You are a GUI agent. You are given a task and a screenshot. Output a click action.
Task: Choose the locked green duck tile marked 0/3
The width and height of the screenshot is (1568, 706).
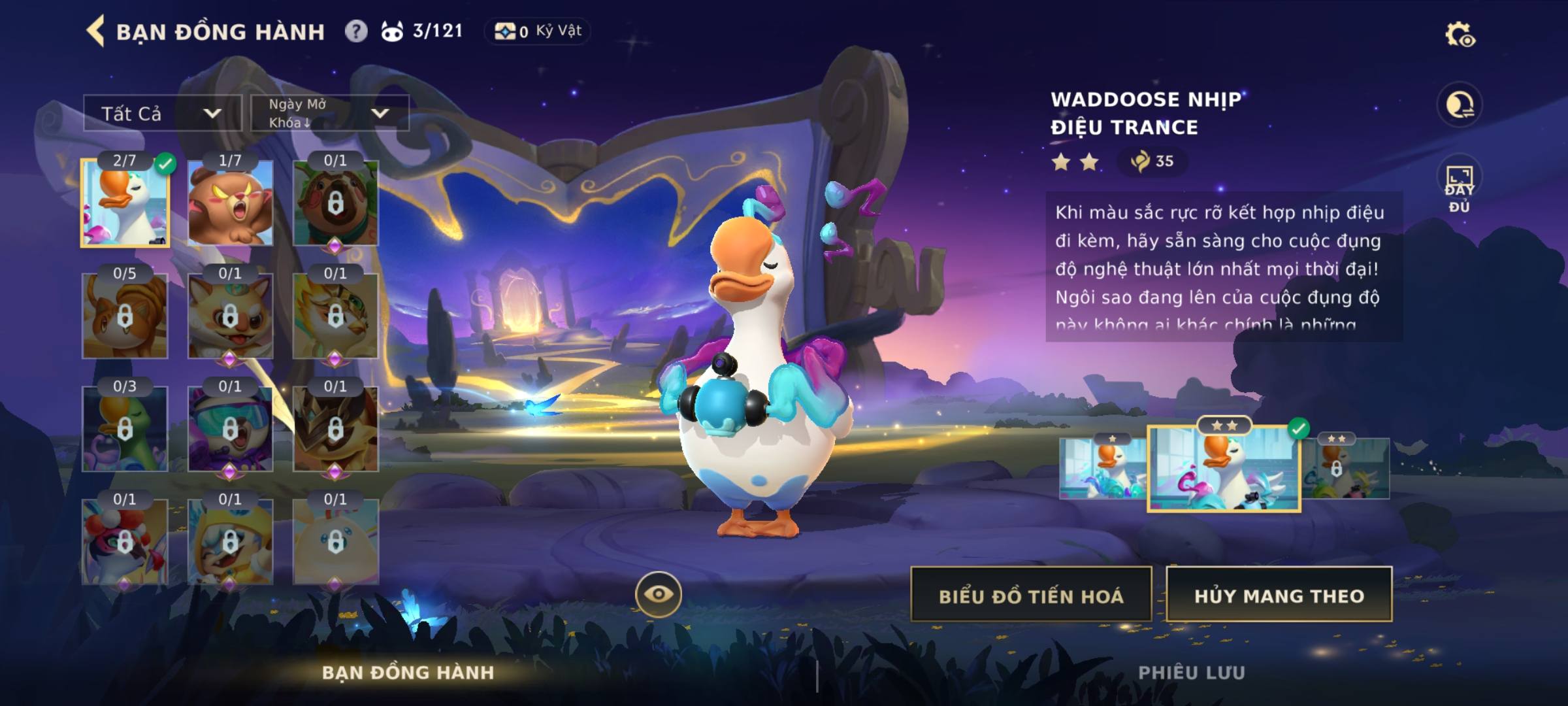click(x=125, y=429)
